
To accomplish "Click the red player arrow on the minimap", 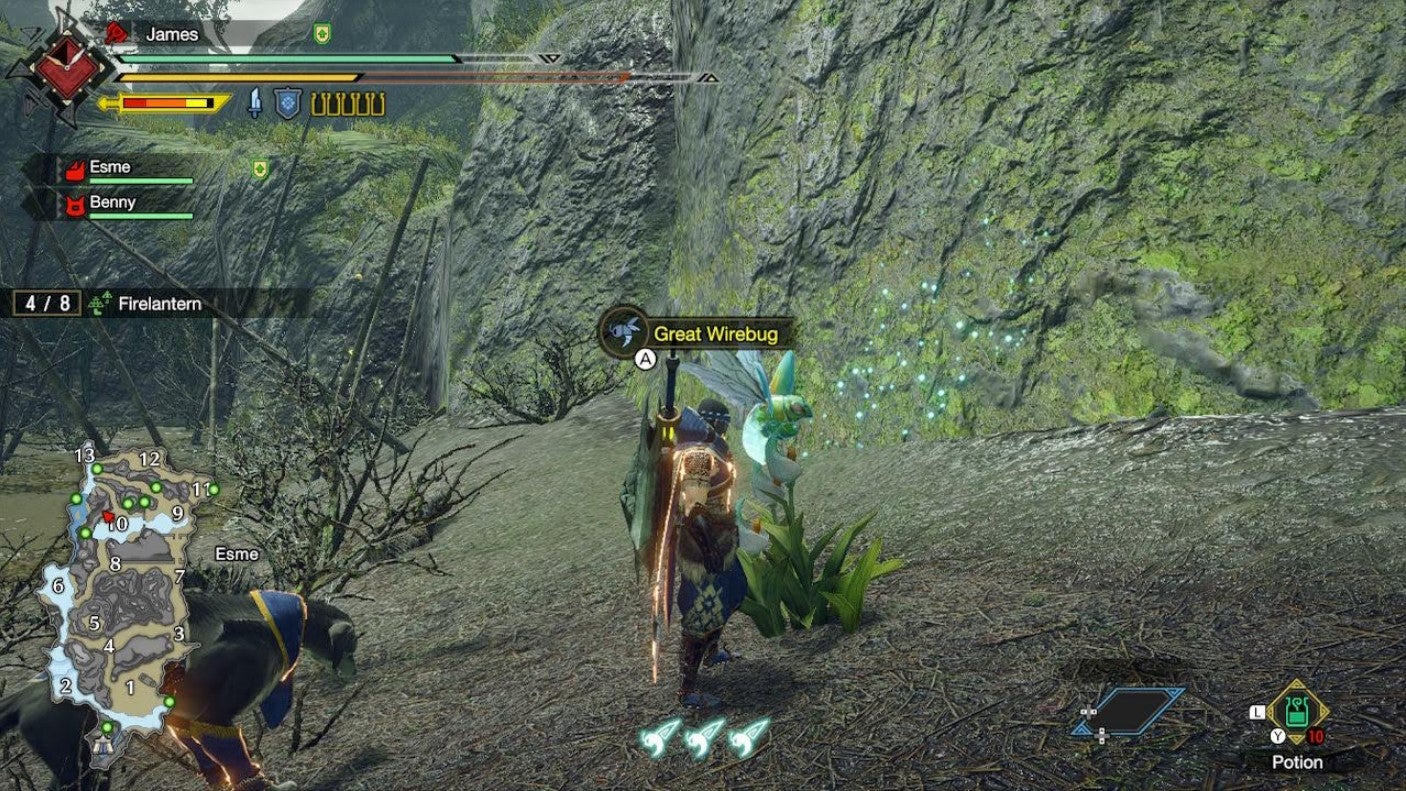I will pyautogui.click(x=109, y=516).
